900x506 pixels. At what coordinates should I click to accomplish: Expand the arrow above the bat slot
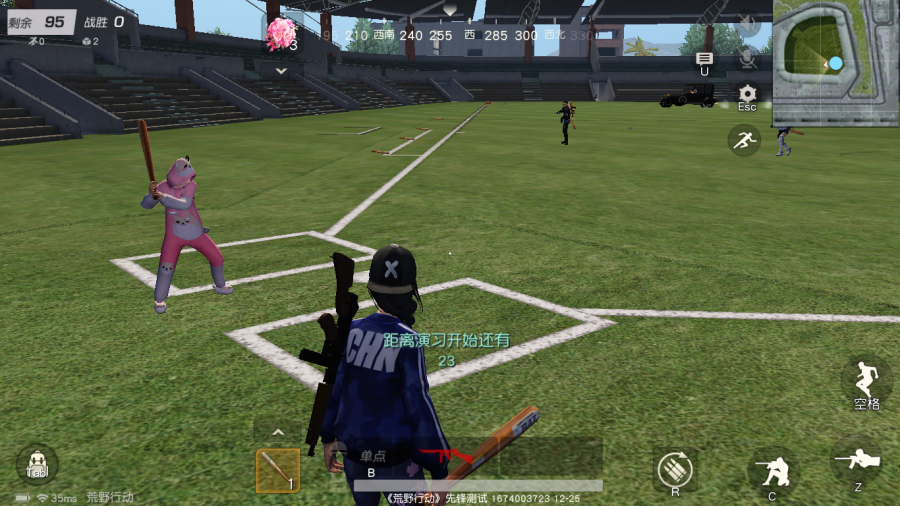point(278,433)
